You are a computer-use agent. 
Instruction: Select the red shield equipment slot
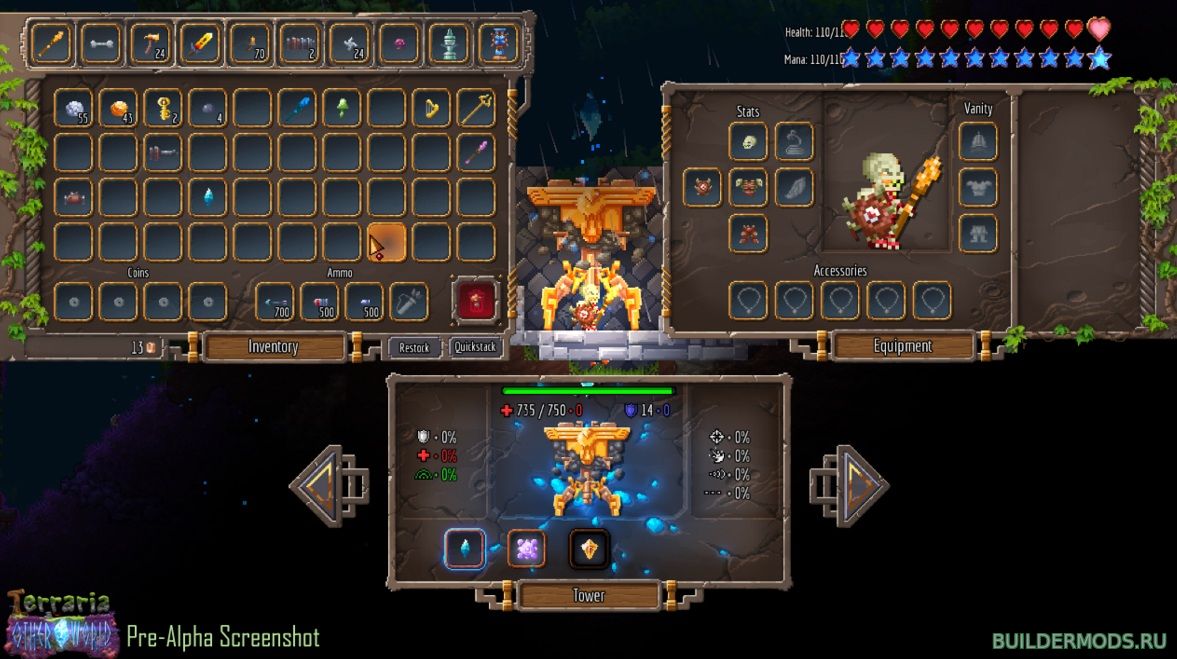tap(702, 187)
